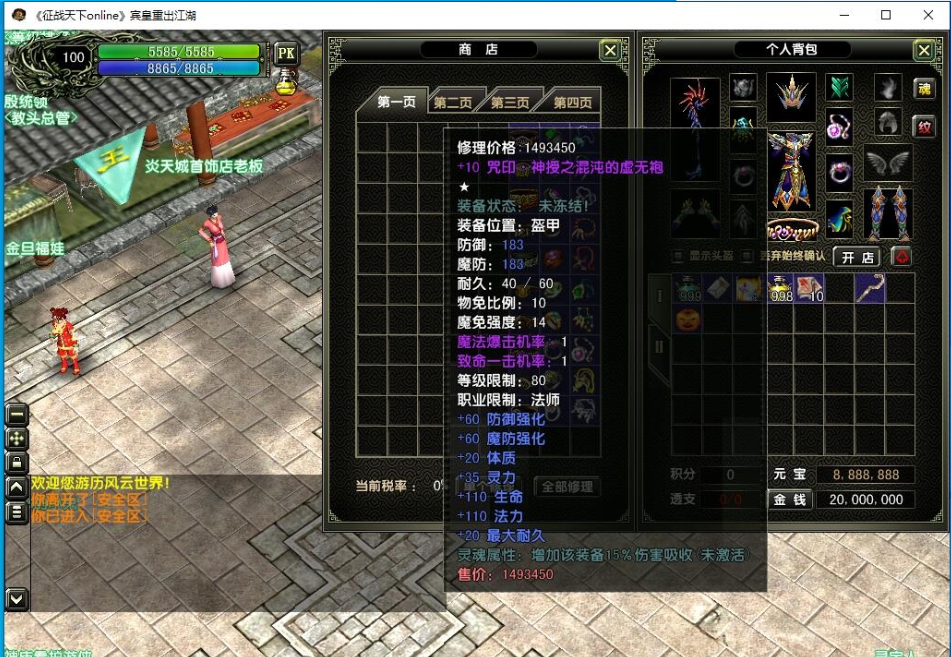
Task: Select the equipped boots slot
Action: tap(888, 212)
